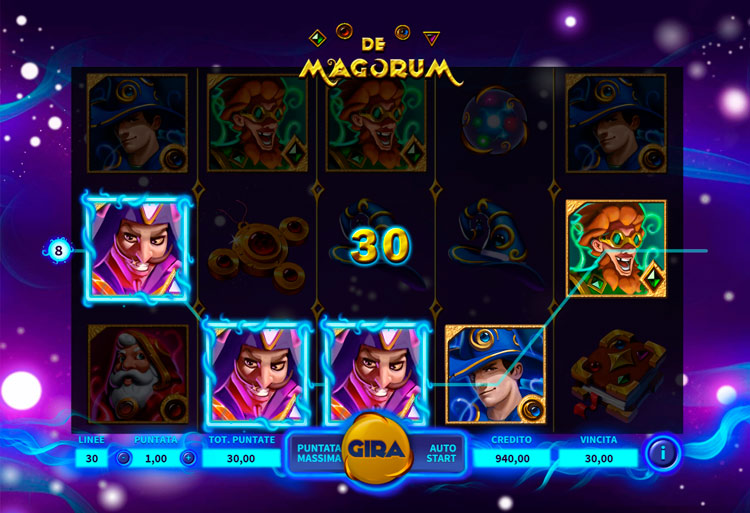
Task: Select the payline 8 marker
Action: [x=58, y=250]
